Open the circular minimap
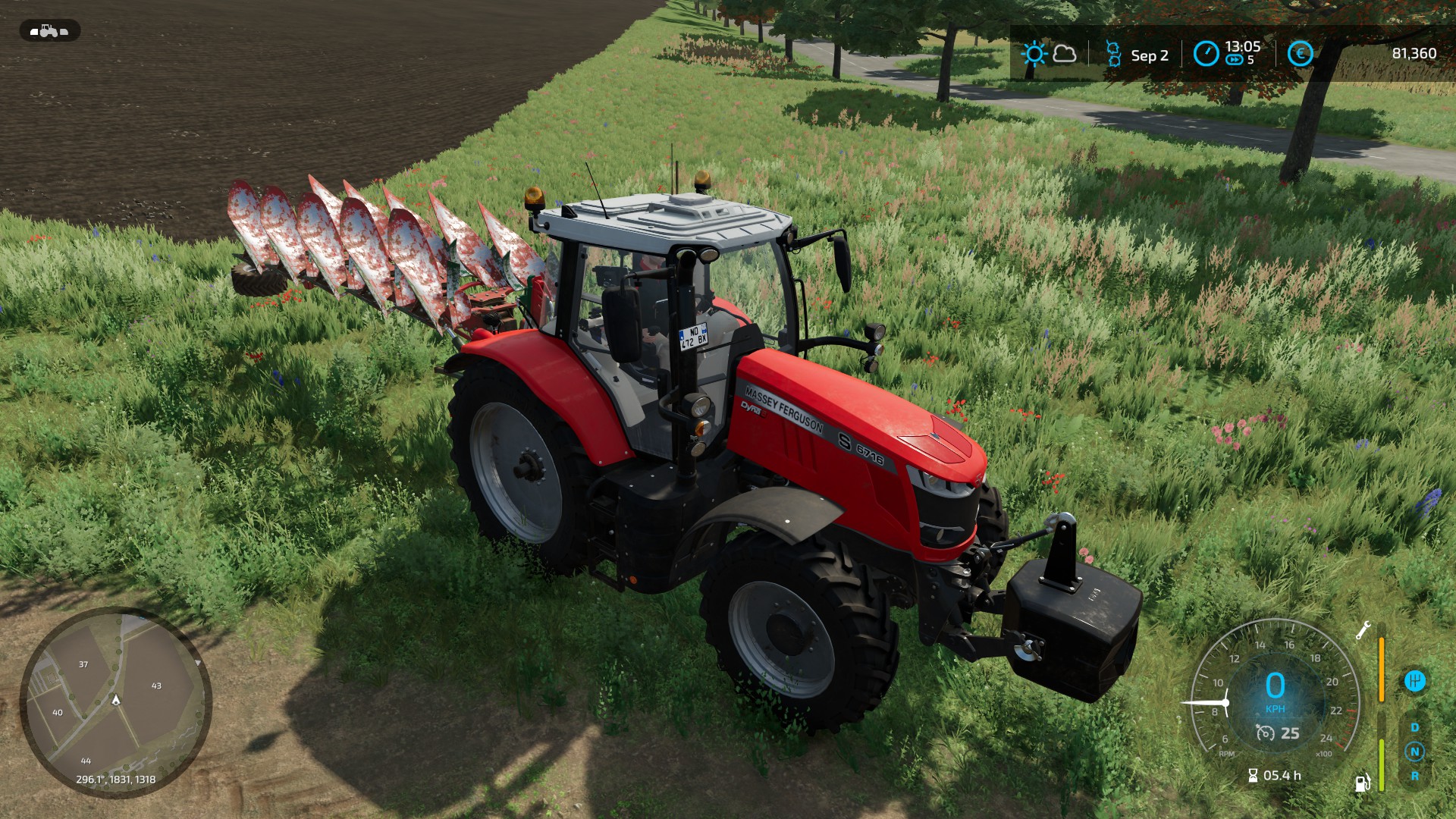1456x819 pixels. (115, 701)
